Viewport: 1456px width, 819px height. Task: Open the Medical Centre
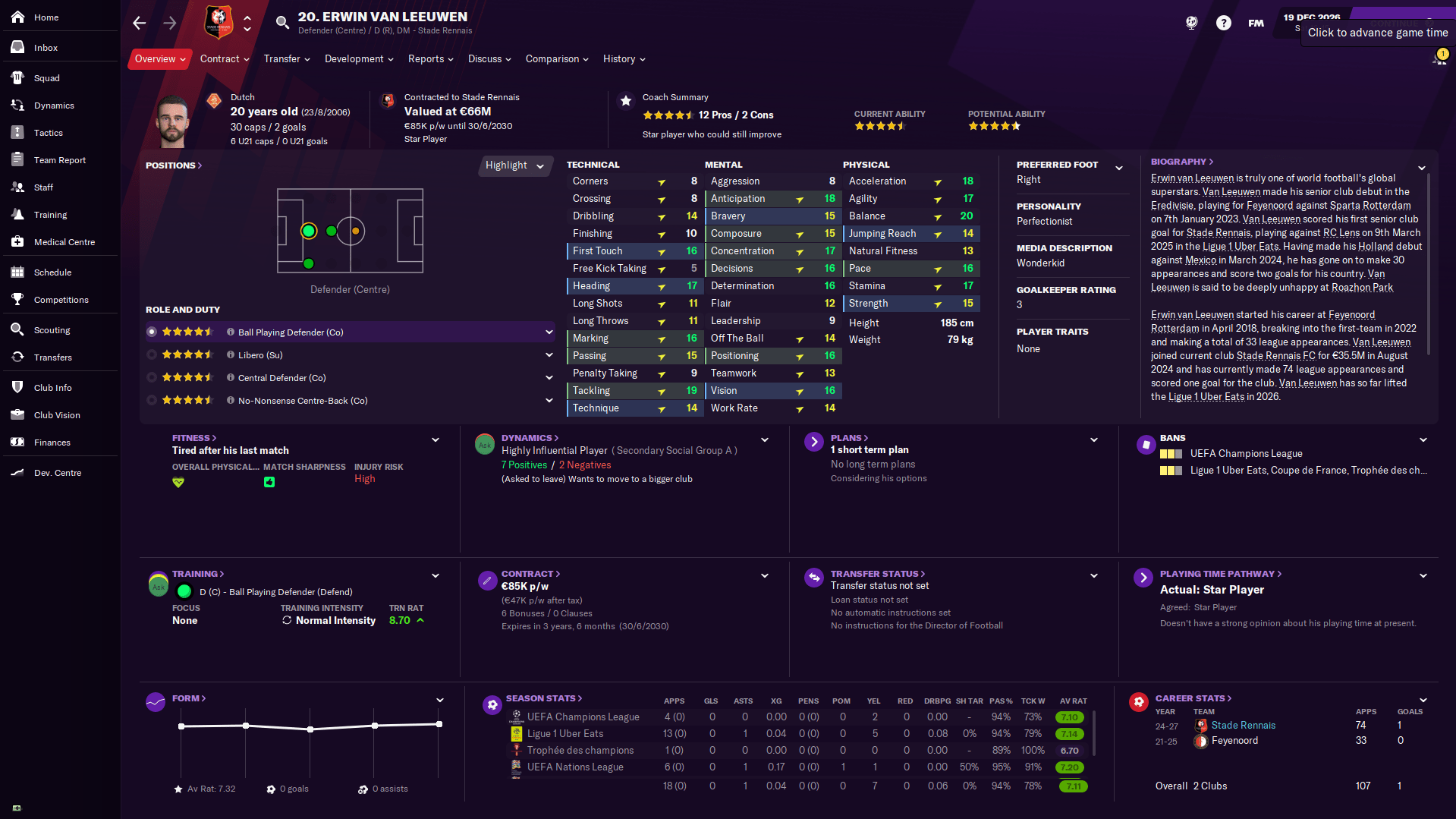pos(64,241)
